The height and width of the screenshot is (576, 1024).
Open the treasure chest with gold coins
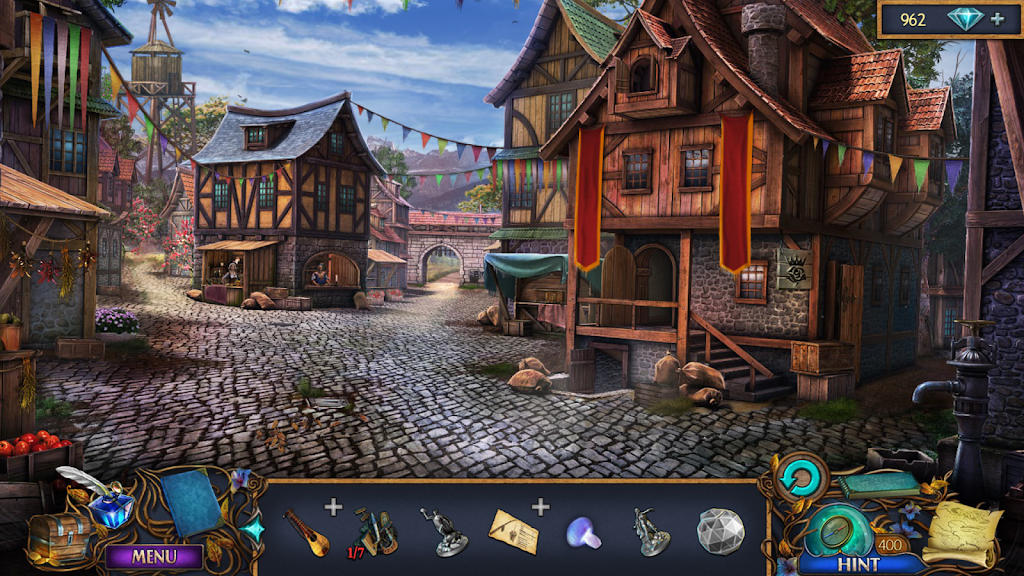(x=58, y=537)
